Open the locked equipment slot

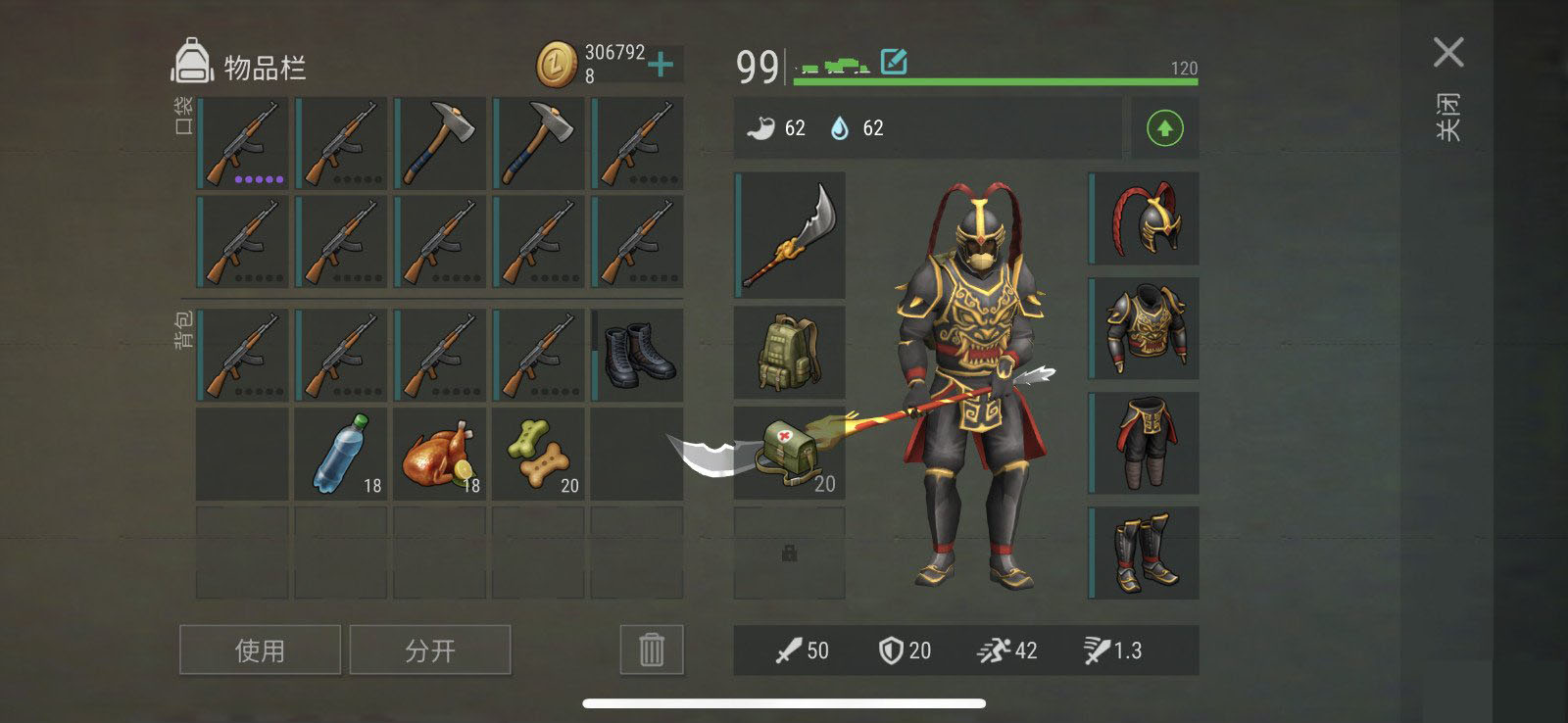pos(789,554)
